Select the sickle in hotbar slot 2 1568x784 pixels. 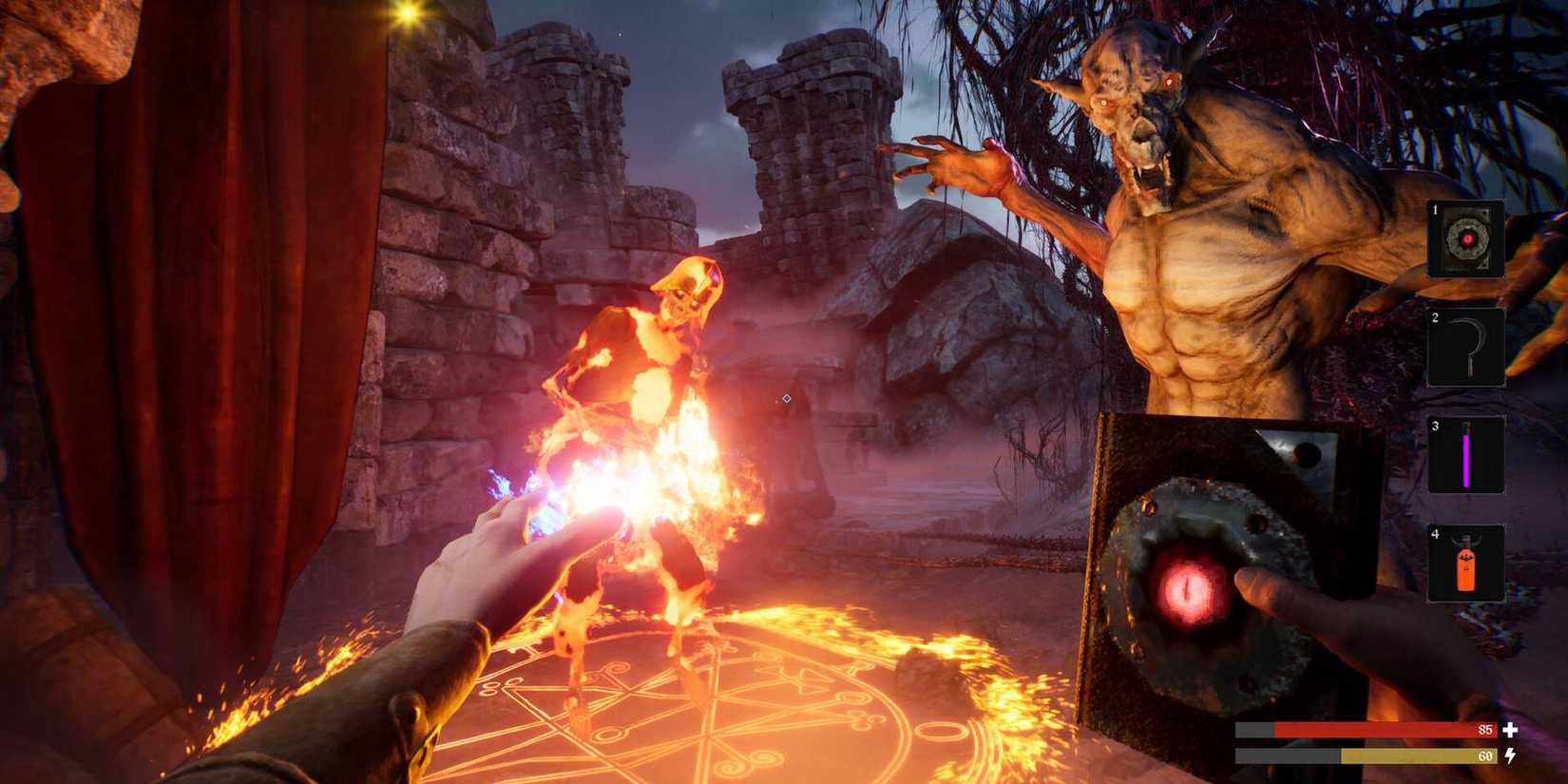click(x=1466, y=350)
